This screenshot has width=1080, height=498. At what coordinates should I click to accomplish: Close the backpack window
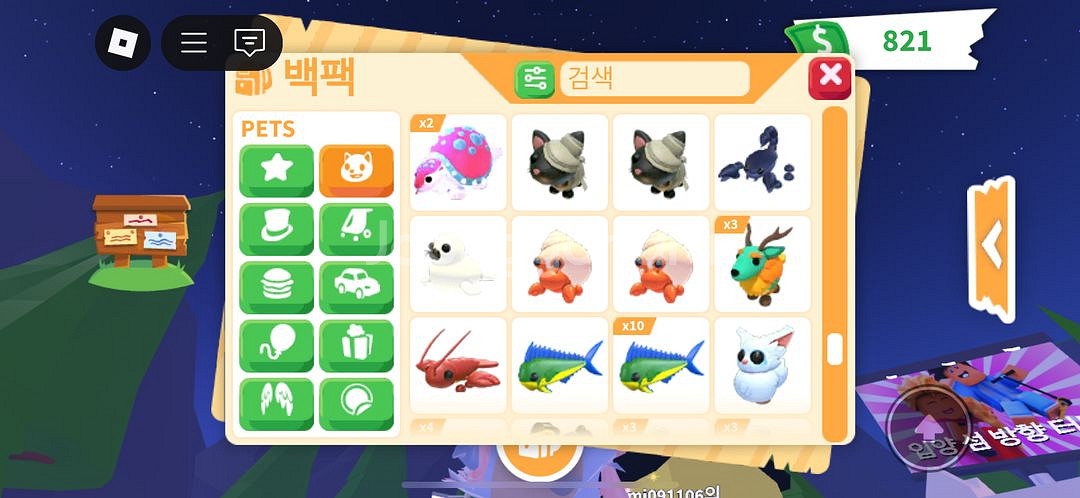click(x=829, y=77)
